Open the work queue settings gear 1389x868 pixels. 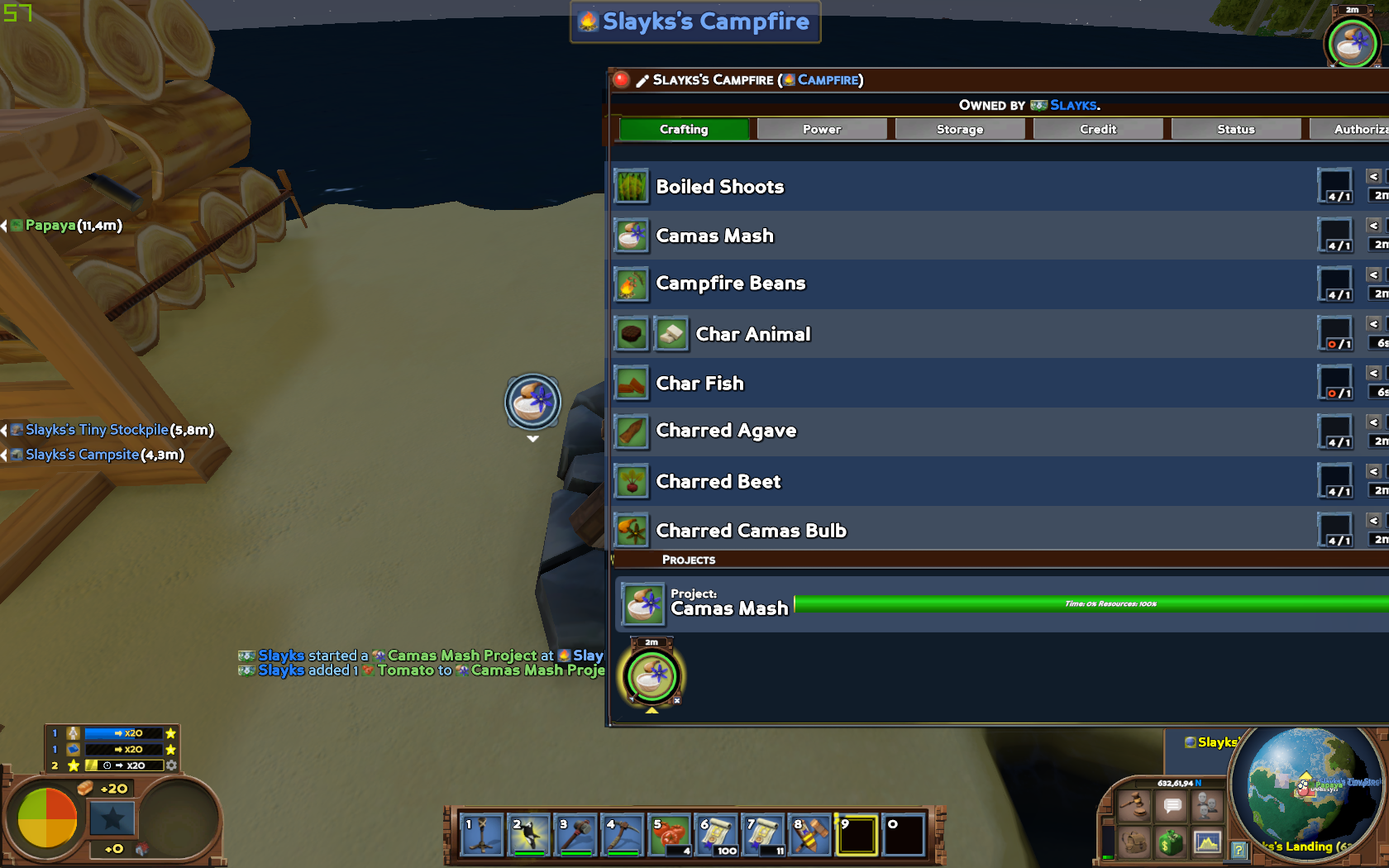point(171,765)
